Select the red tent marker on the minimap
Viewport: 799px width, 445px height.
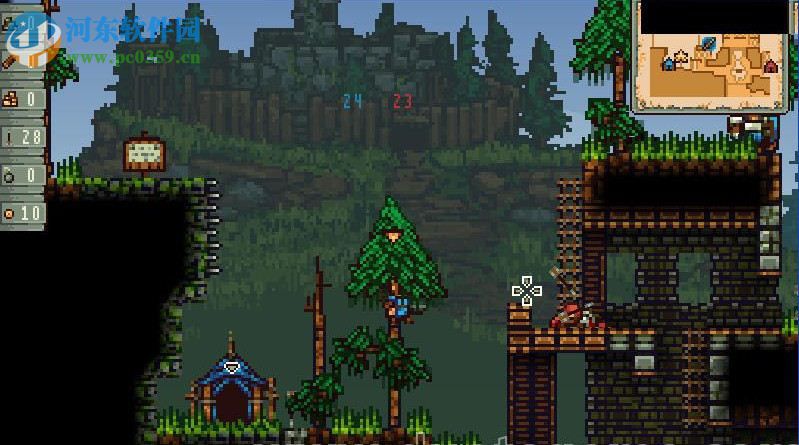[x=771, y=66]
